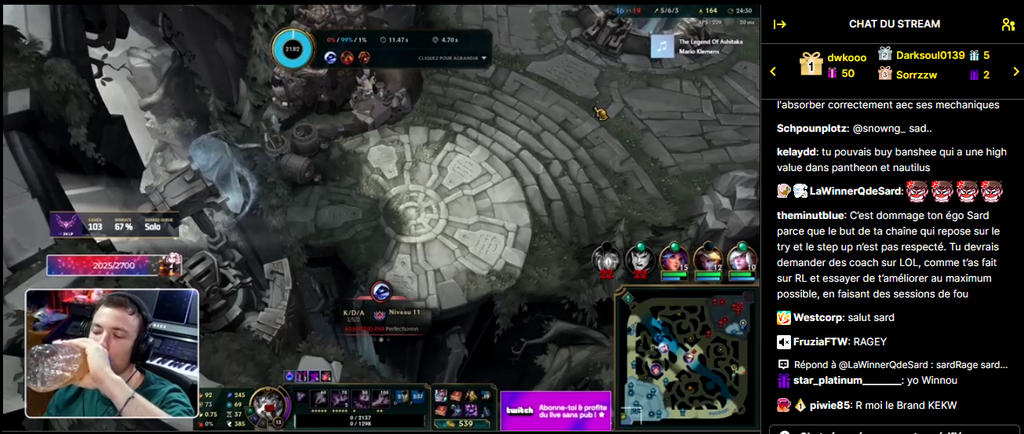1024x434 pixels.
Task: Open the chat community members list
Action: (x=1006, y=24)
